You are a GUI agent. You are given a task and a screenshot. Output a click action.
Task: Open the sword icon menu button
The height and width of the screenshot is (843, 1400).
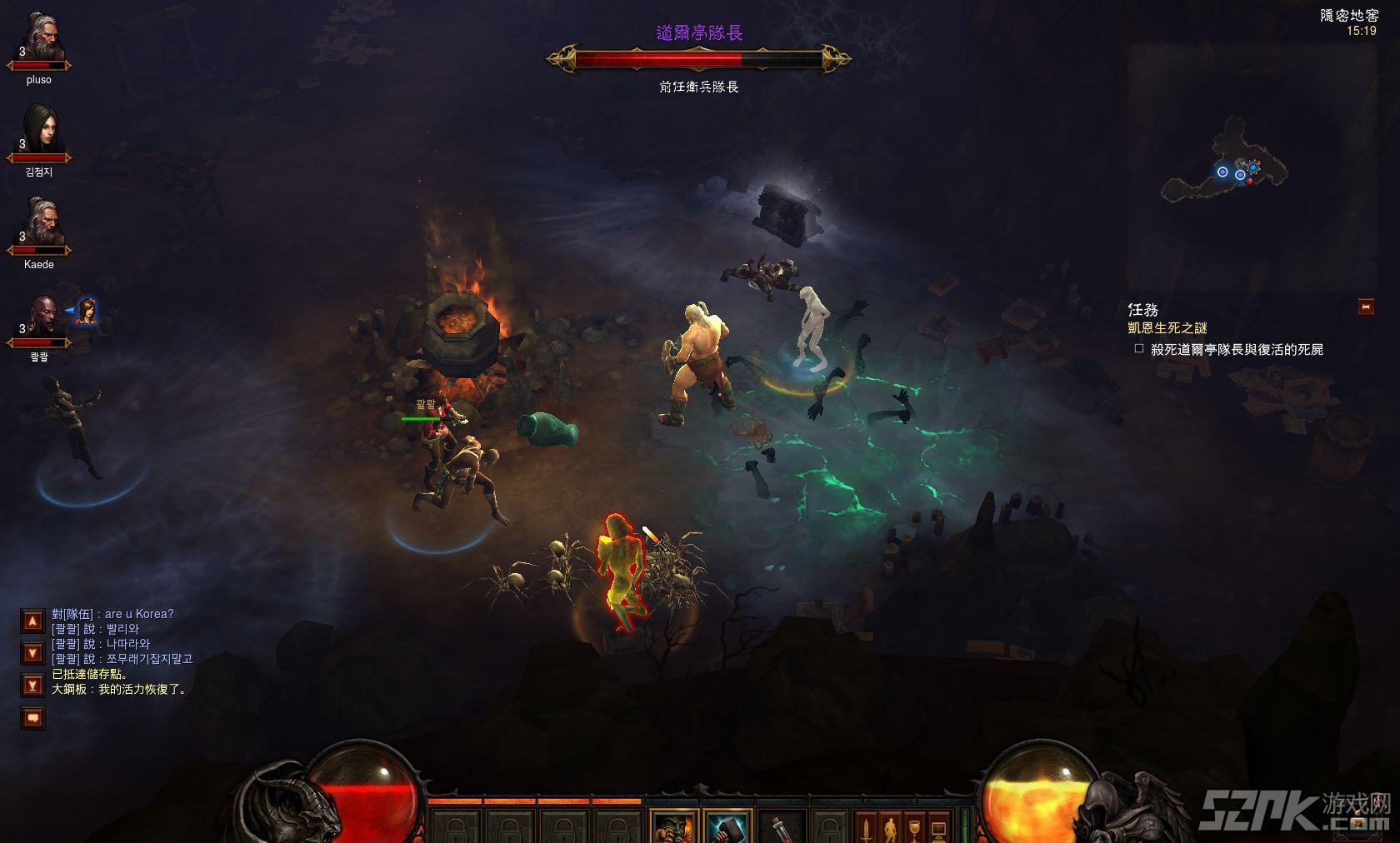(867, 828)
